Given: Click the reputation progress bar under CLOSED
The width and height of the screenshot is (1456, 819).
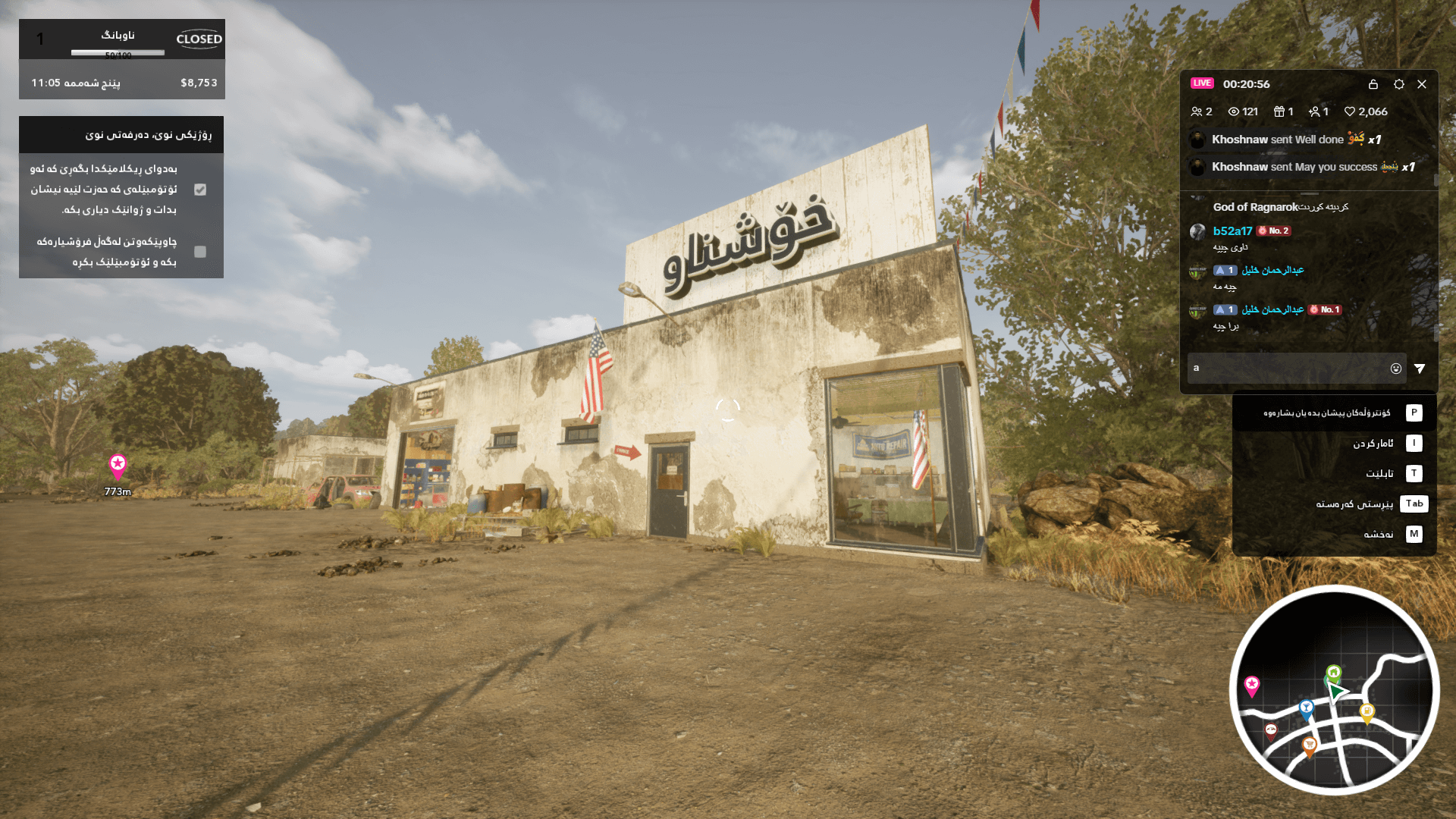Looking at the screenshot, I should click(117, 52).
